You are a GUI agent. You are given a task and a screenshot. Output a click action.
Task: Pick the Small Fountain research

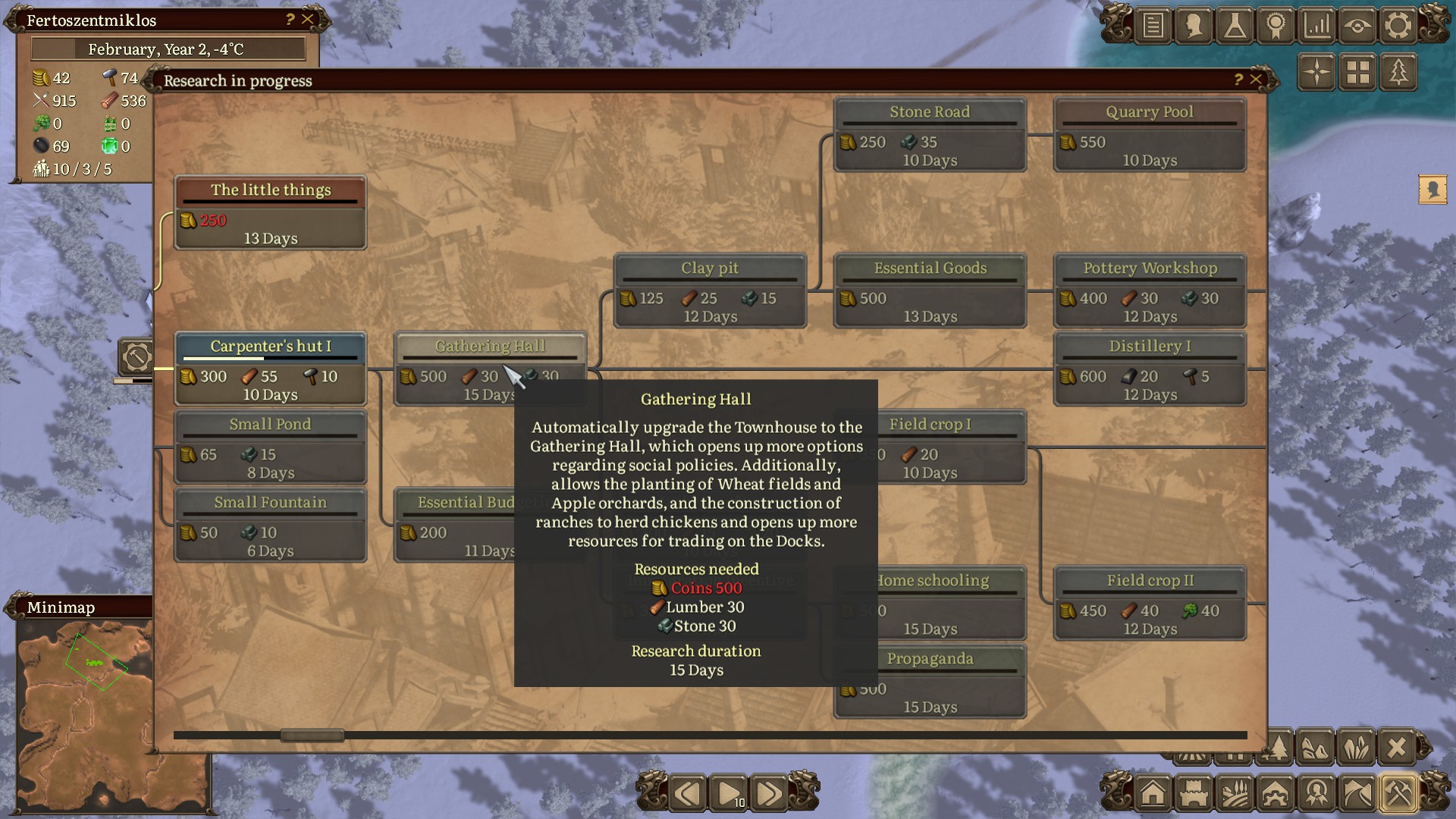point(271,526)
